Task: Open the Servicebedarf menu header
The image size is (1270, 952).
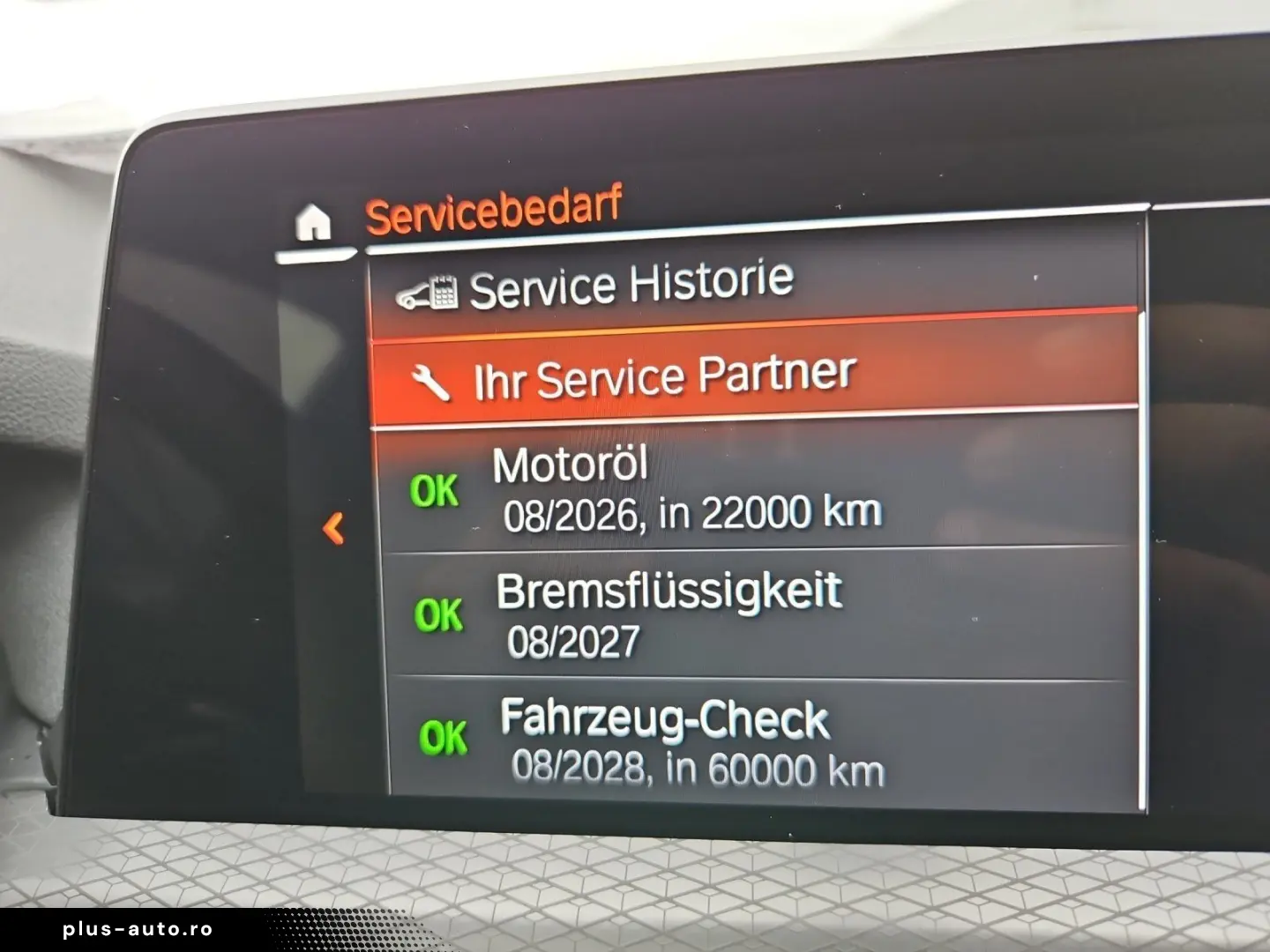Action: (494, 209)
